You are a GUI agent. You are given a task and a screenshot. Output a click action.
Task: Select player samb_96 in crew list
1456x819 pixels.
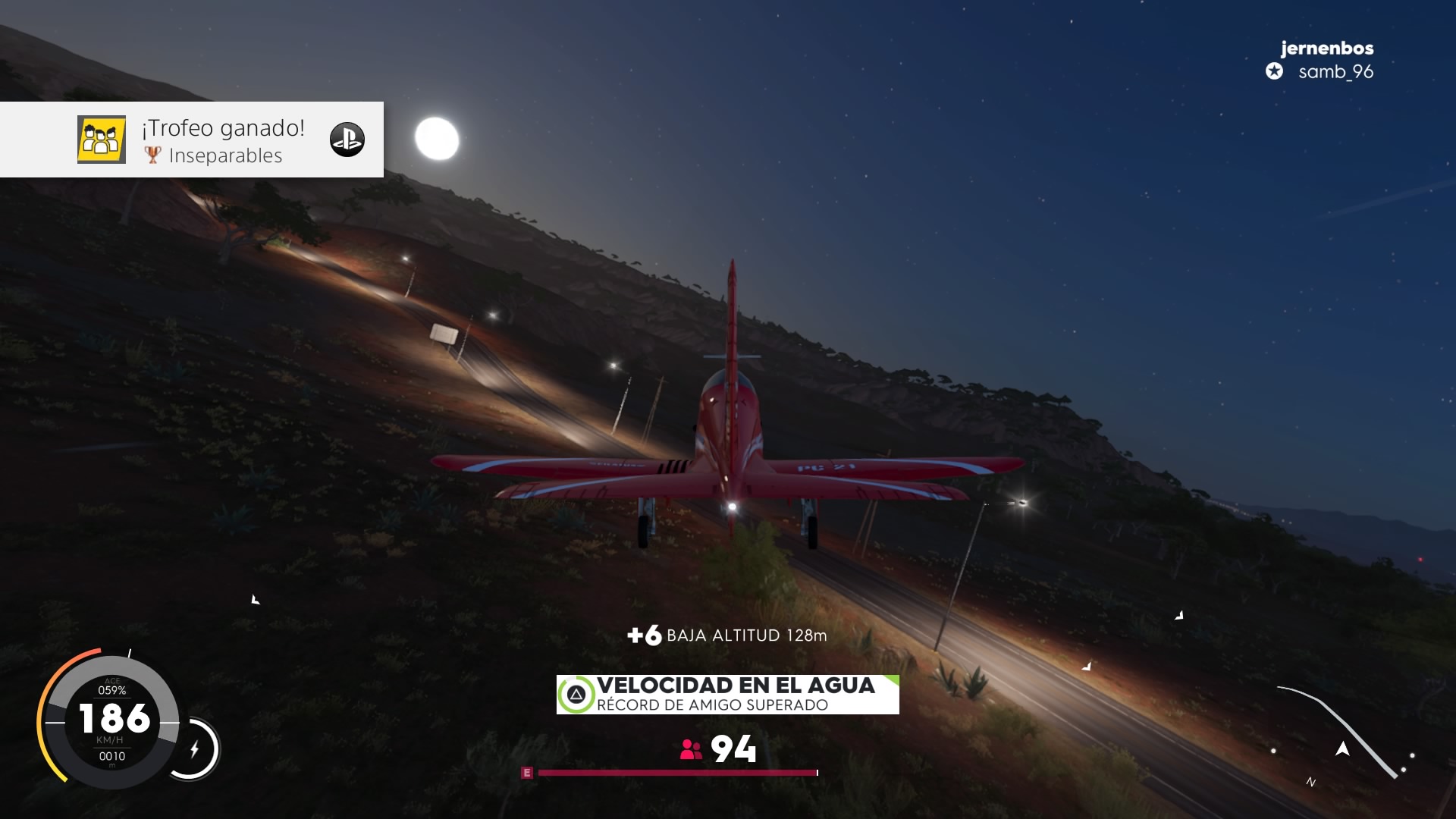(1335, 72)
